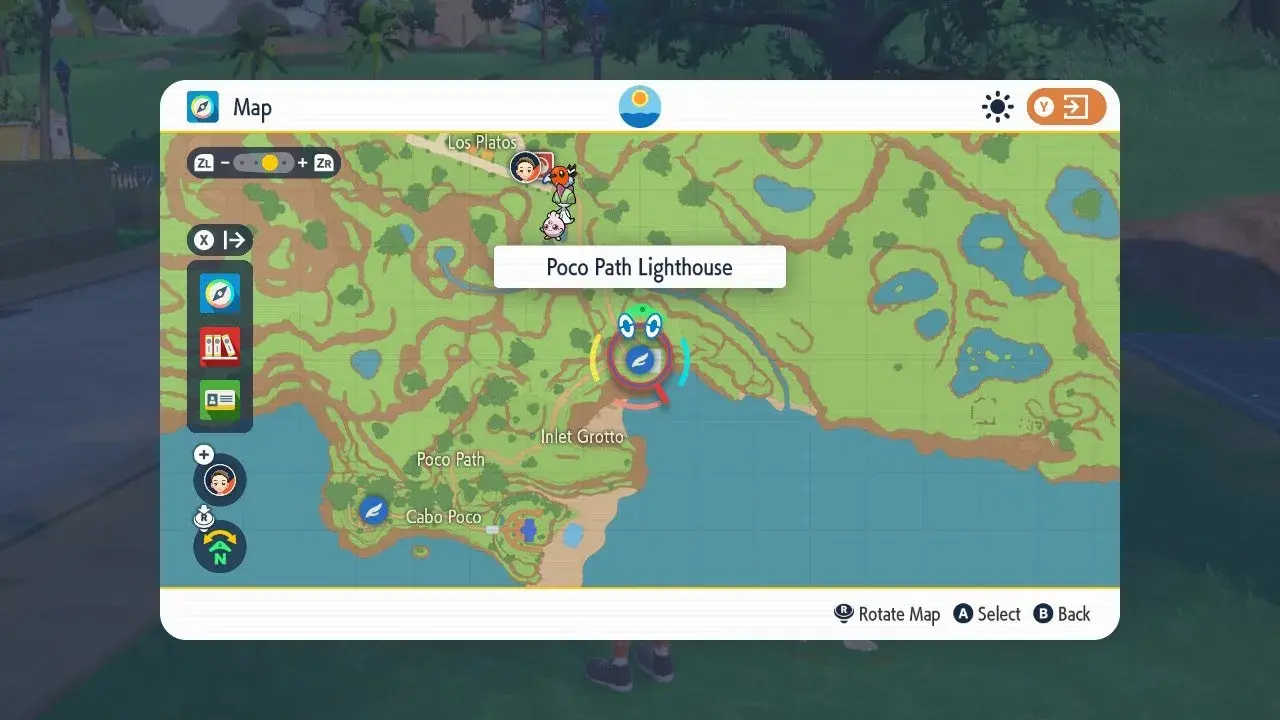Viewport: 1280px width, 720px height.
Task: Collapse the sidebar with the arrow toggle
Action: coord(220,240)
